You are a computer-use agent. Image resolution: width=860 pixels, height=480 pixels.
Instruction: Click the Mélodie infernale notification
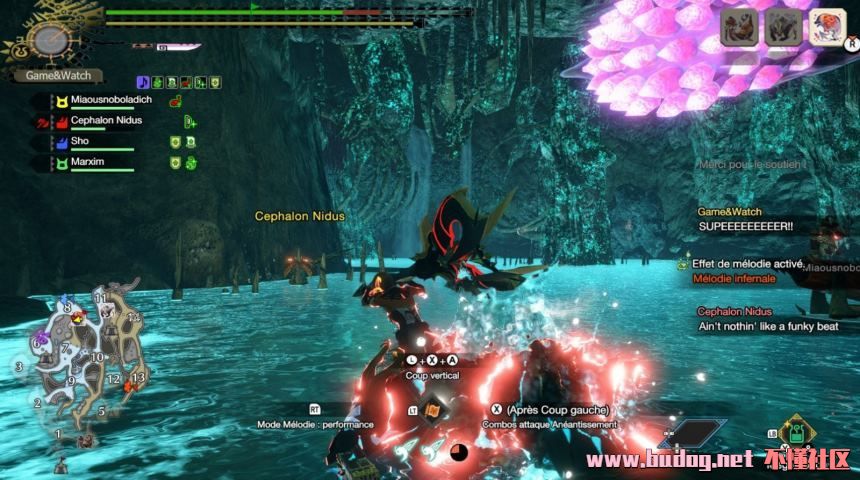(733, 278)
